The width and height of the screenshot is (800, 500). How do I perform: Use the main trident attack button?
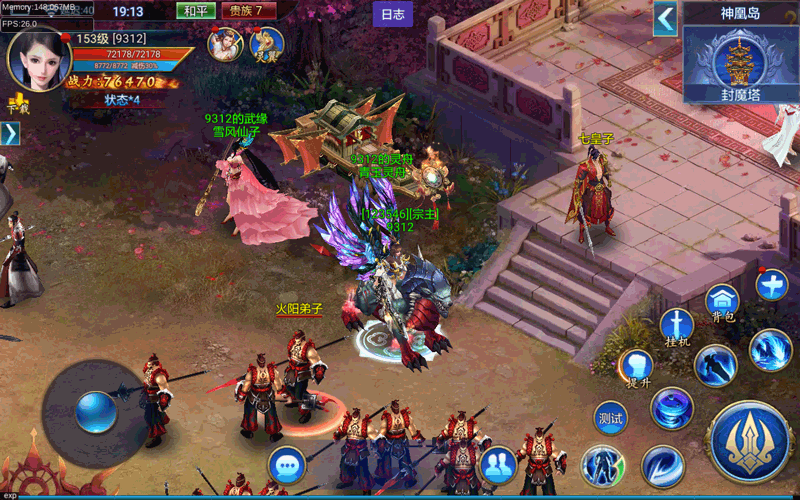pos(749,439)
